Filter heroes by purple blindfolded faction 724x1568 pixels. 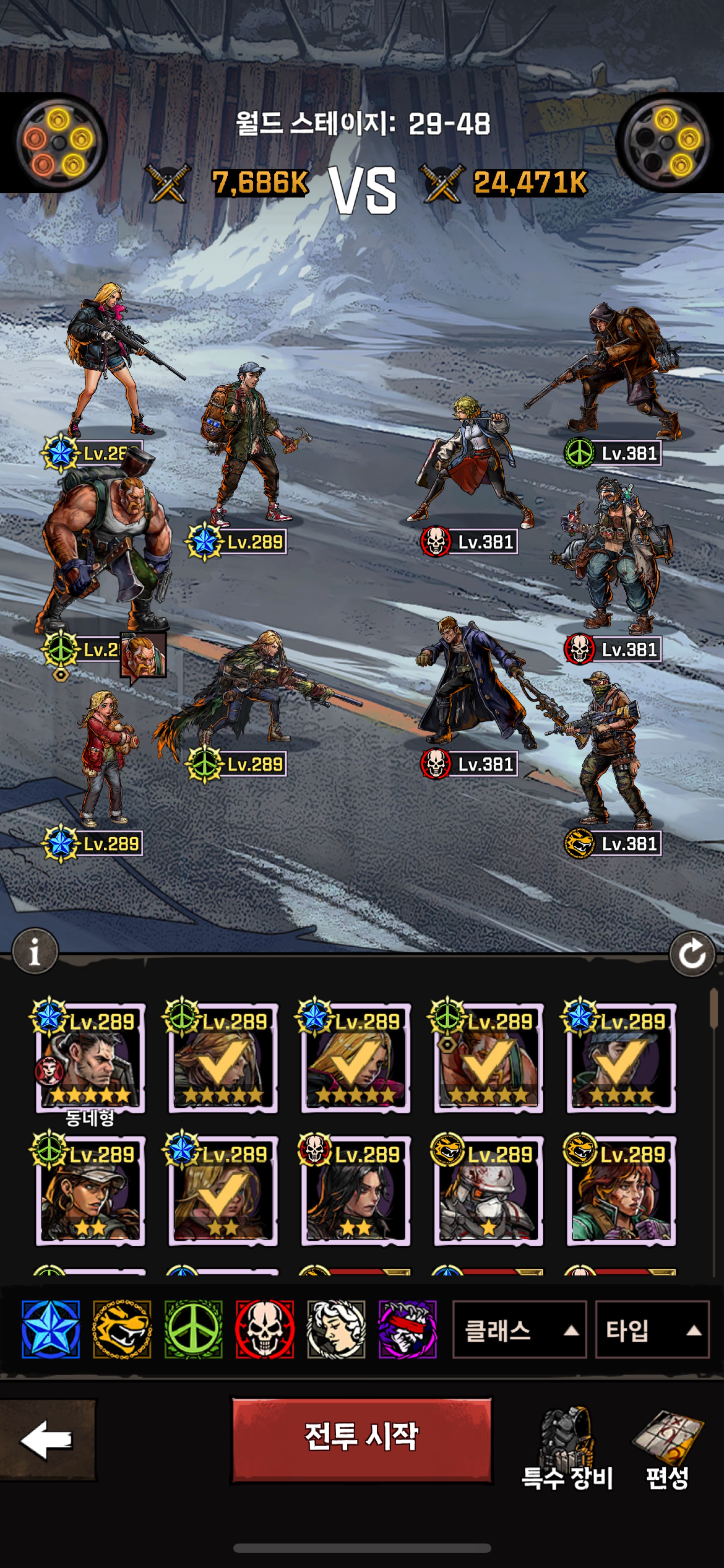coord(407,1330)
